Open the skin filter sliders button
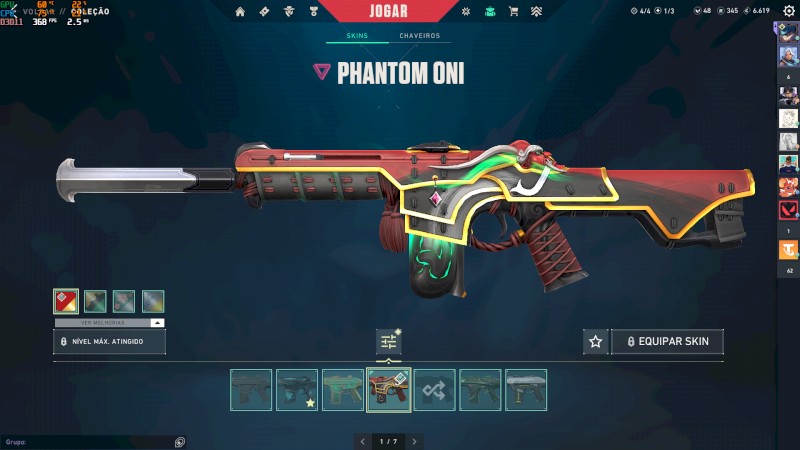Image resolution: width=800 pixels, height=450 pixels. [x=389, y=342]
